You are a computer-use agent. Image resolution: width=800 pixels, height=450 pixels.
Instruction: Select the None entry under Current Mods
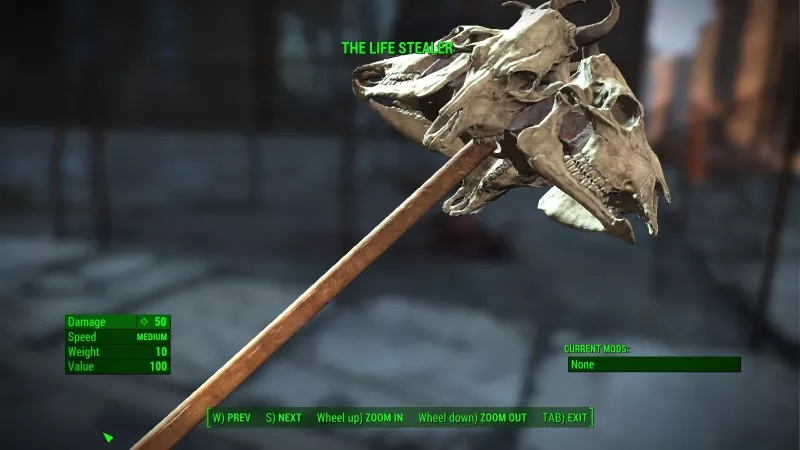(x=654, y=365)
